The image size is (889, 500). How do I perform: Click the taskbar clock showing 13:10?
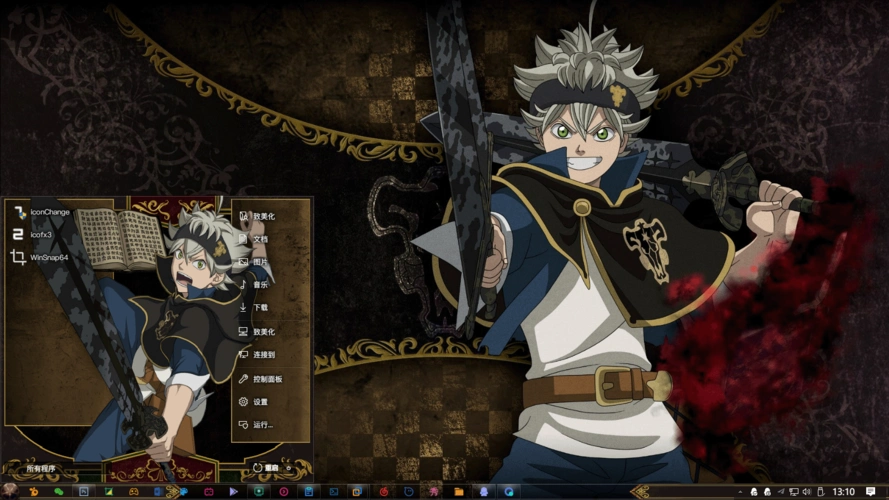(x=843, y=492)
